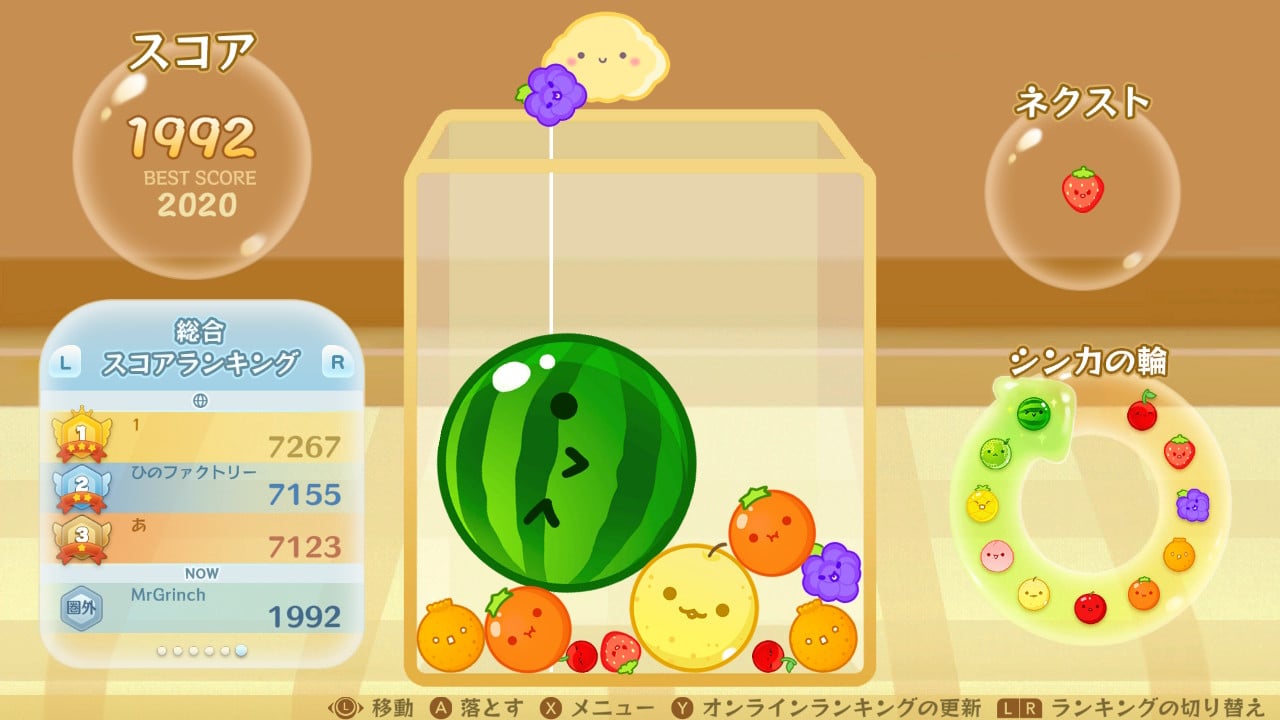The image size is (1280, 720).
Task: Click the green melon icon in the evolution circle
Action: pyautogui.click(x=995, y=452)
